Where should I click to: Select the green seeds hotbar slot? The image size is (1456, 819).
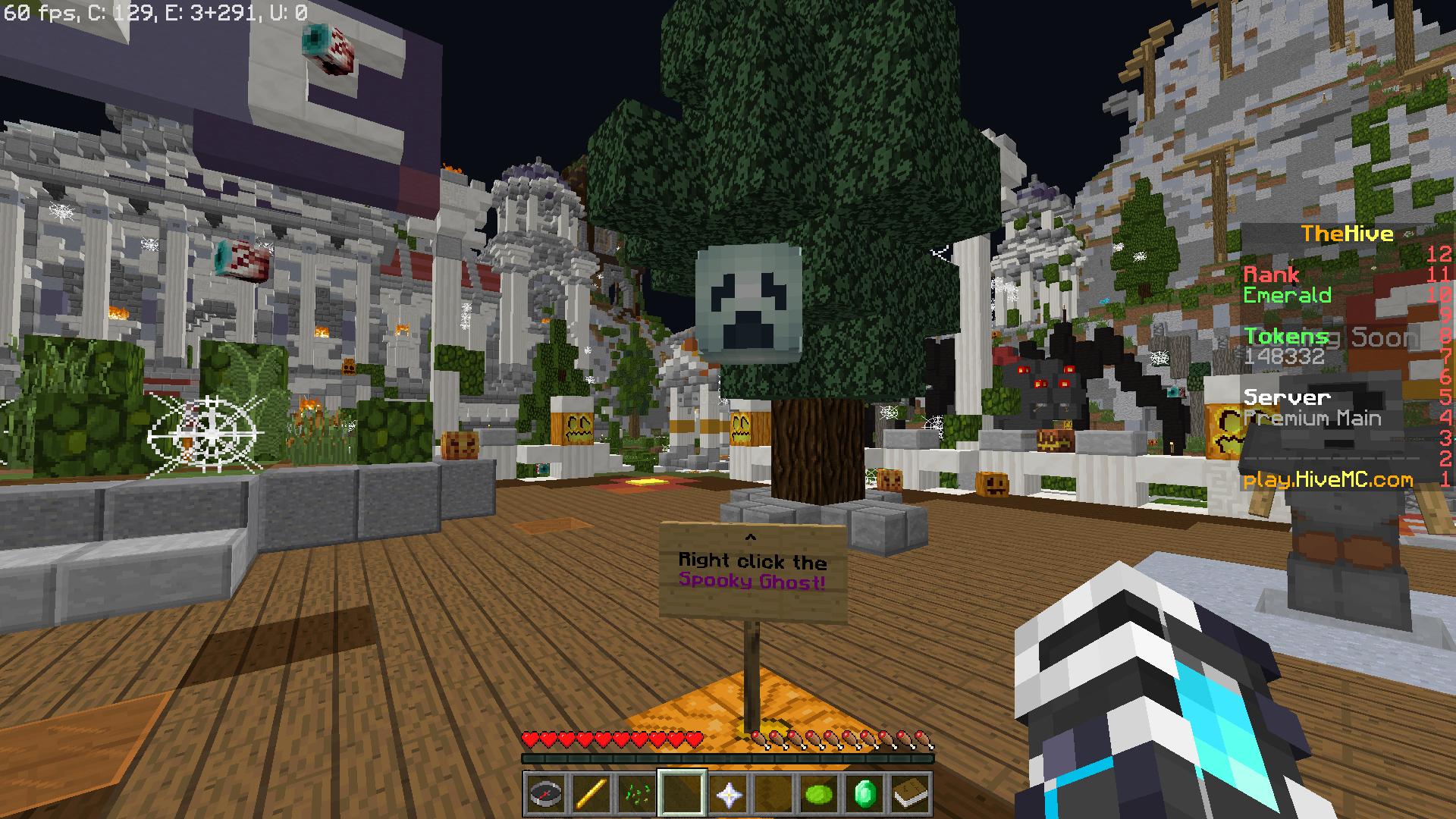[x=637, y=794]
